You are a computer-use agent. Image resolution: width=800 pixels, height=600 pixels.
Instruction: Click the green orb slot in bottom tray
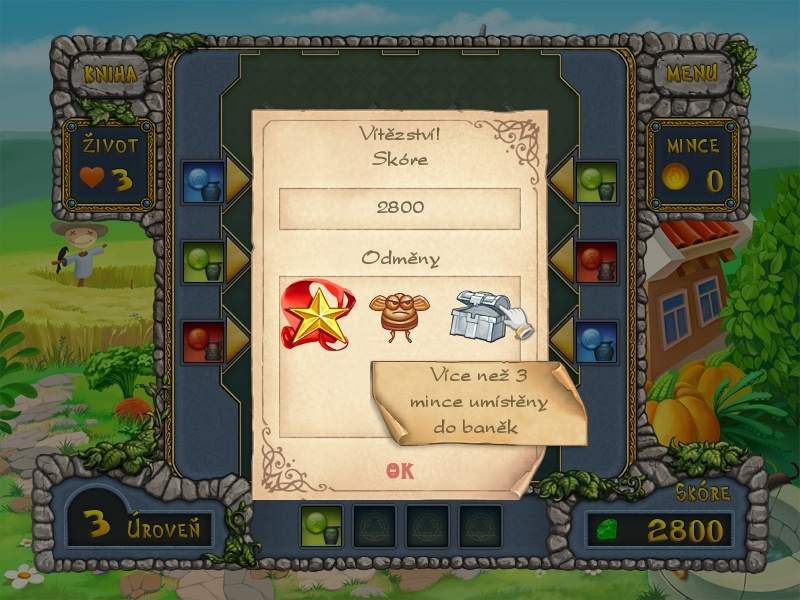[x=321, y=526]
